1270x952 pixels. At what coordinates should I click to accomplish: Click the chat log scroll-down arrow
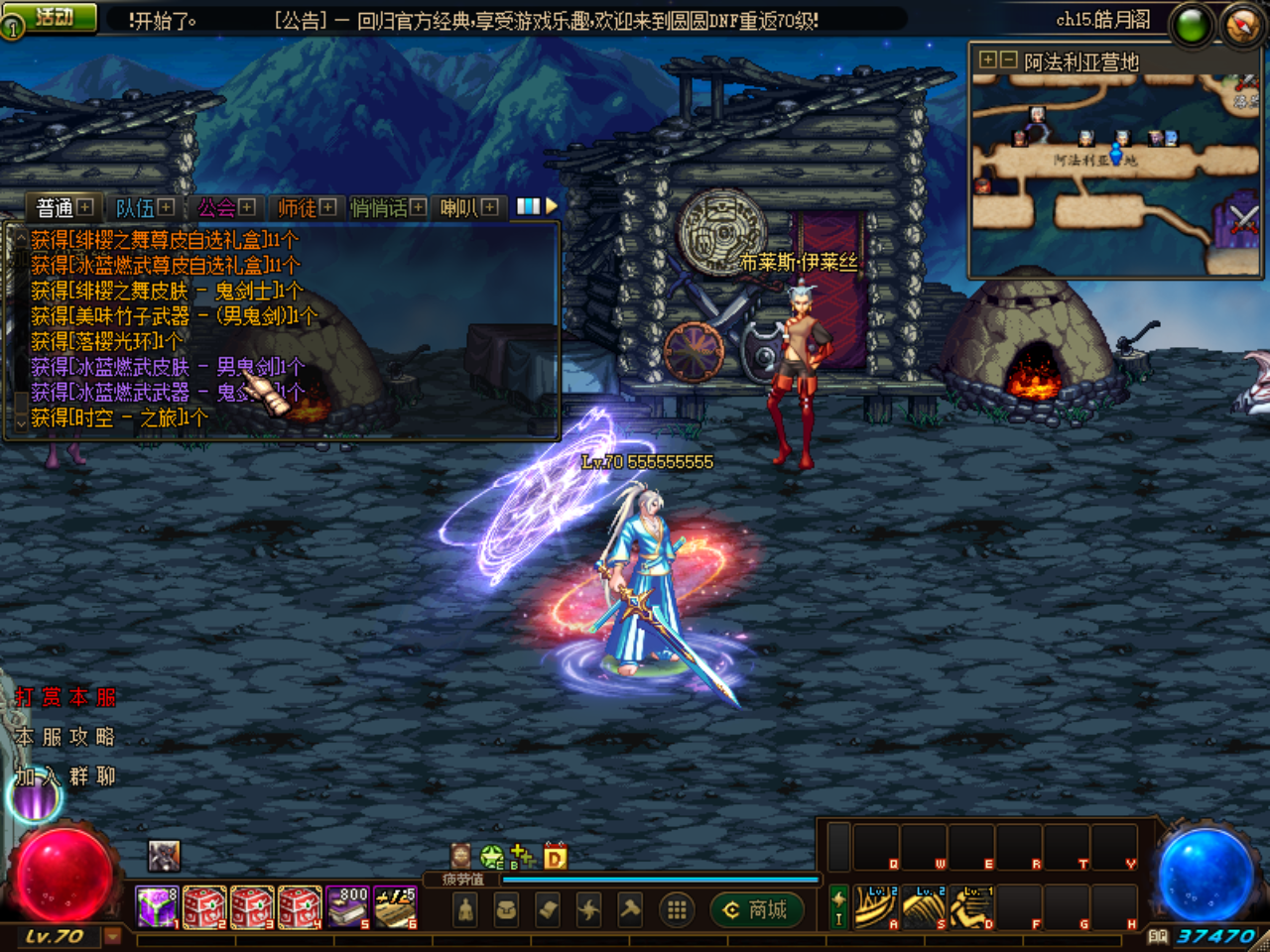tap(21, 423)
